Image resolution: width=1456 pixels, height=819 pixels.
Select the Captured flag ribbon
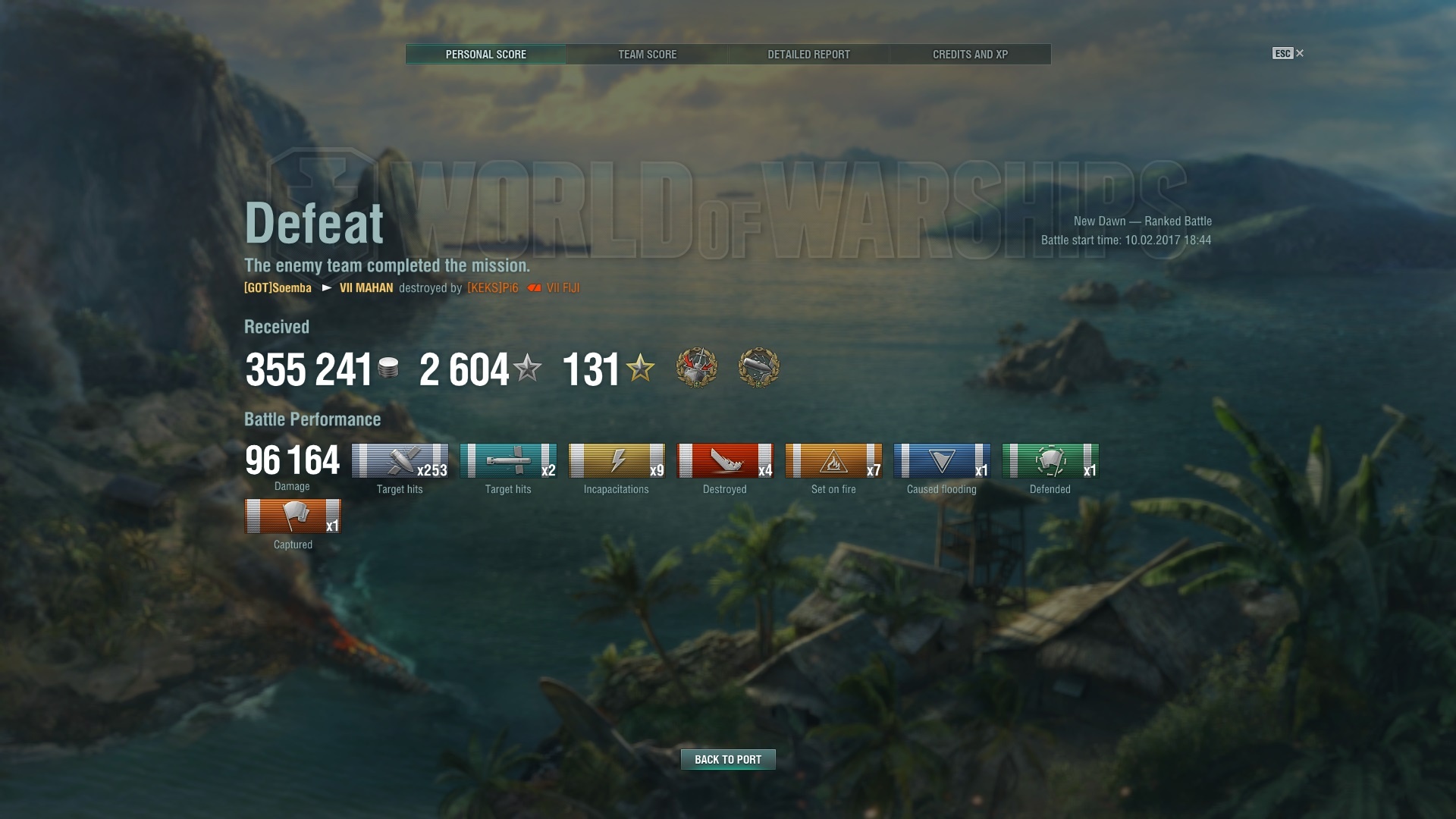pos(293,516)
